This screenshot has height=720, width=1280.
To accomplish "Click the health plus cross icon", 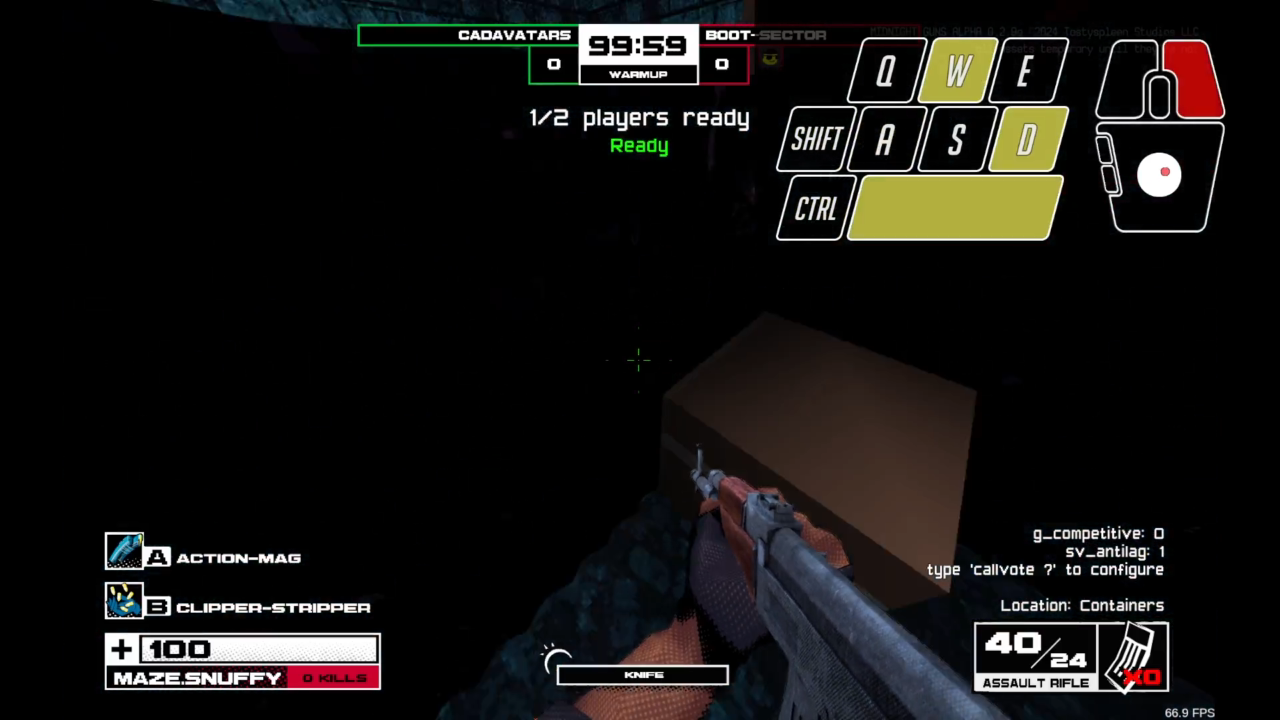I will [120, 649].
